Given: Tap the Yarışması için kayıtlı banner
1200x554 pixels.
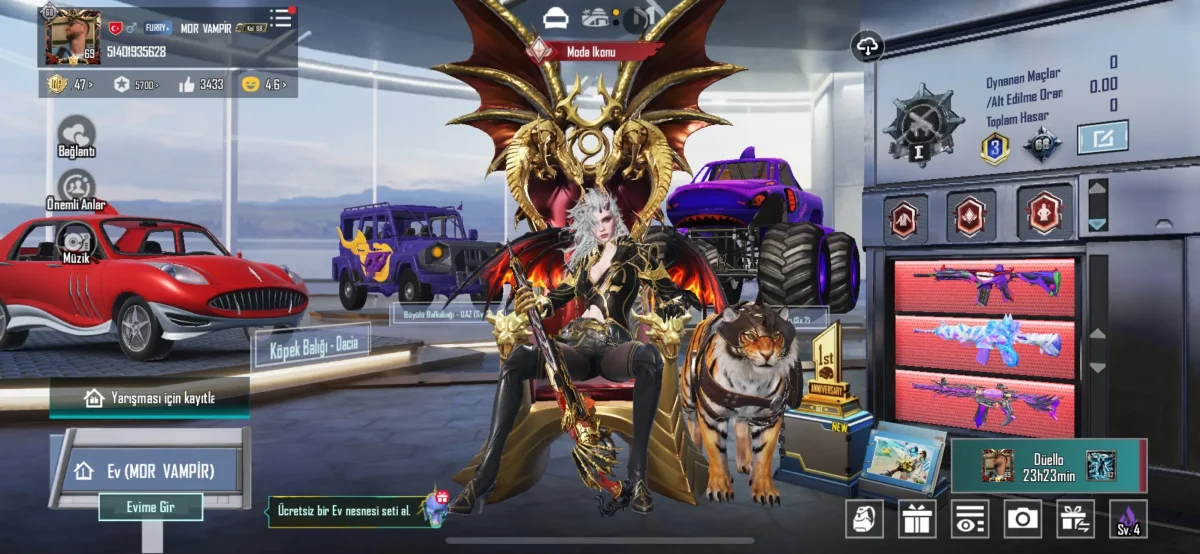Looking at the screenshot, I should coord(149,397).
